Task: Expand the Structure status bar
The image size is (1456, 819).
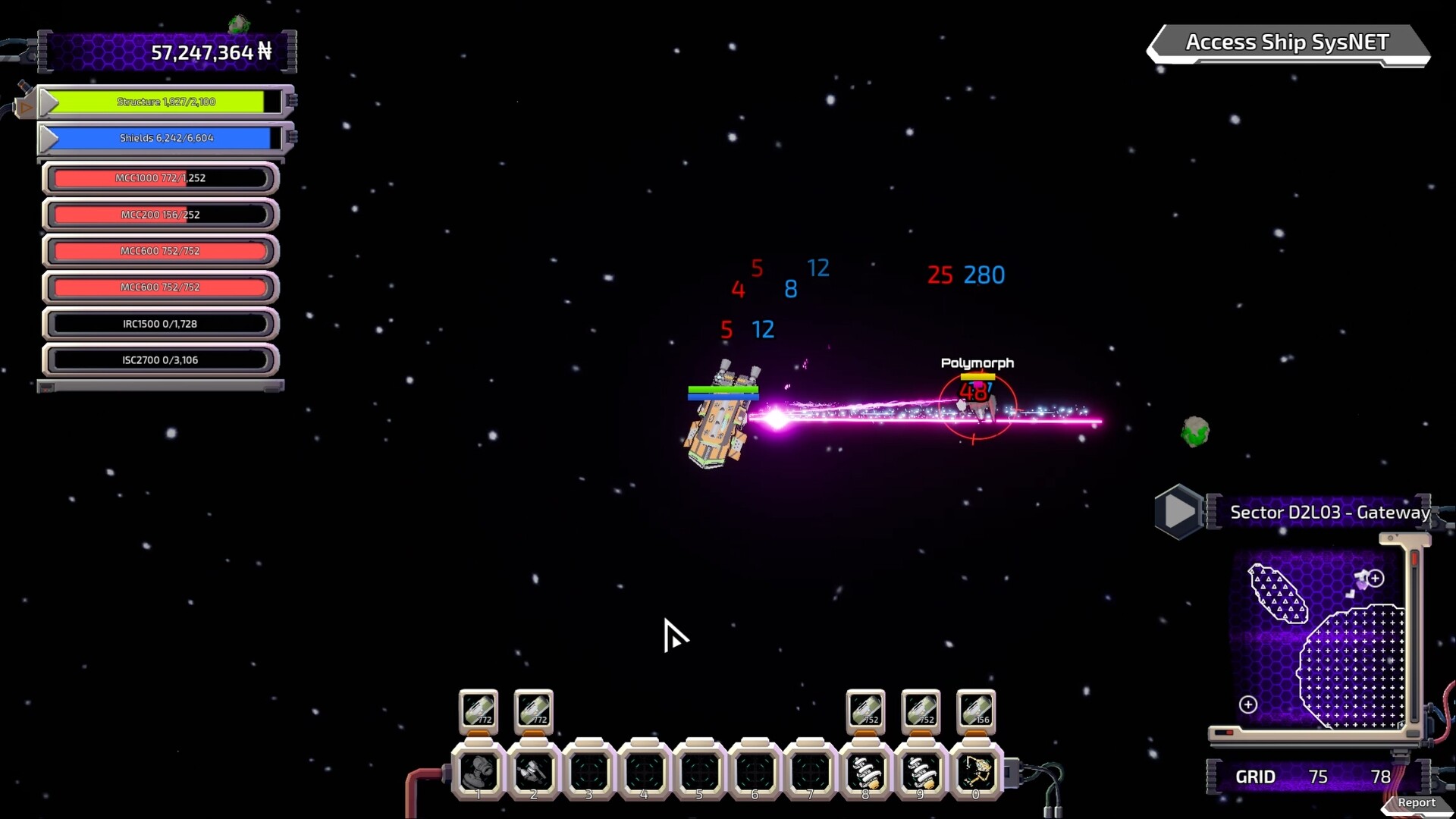Action: point(49,101)
